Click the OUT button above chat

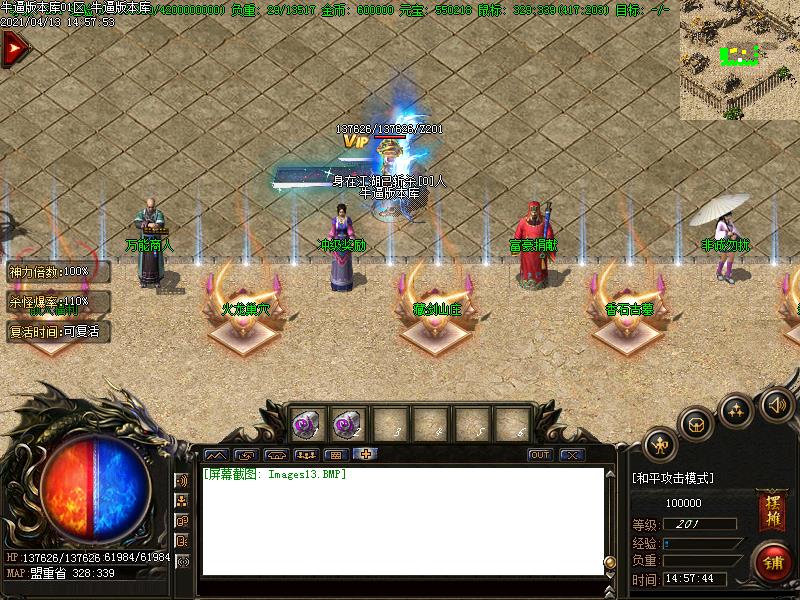click(x=540, y=455)
